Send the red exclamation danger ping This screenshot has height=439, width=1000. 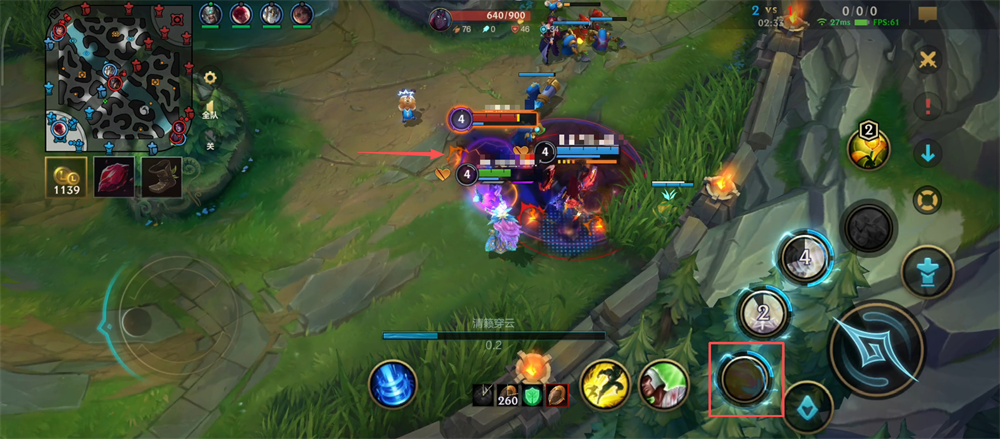click(x=929, y=106)
